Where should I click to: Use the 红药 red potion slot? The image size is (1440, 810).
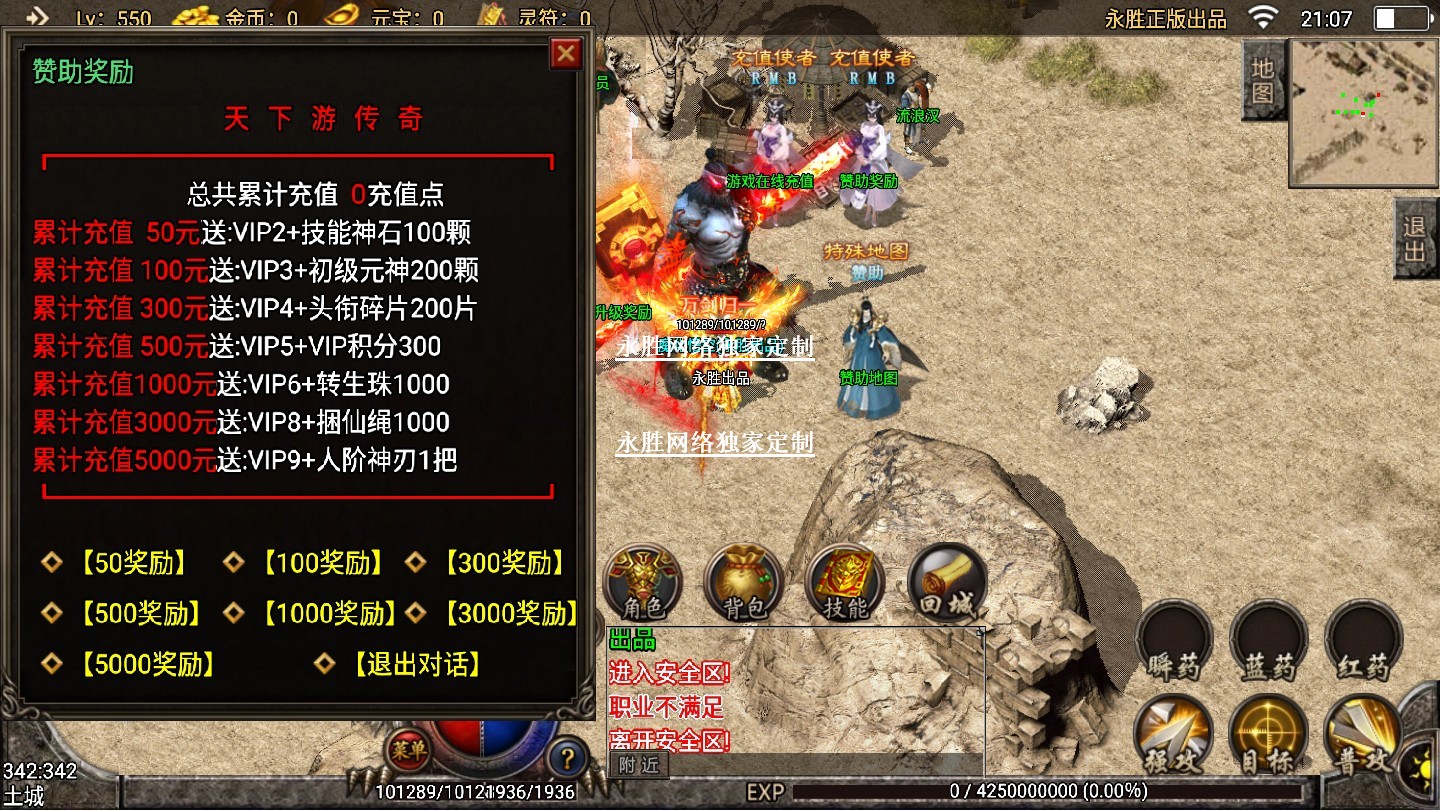[x=1364, y=641]
